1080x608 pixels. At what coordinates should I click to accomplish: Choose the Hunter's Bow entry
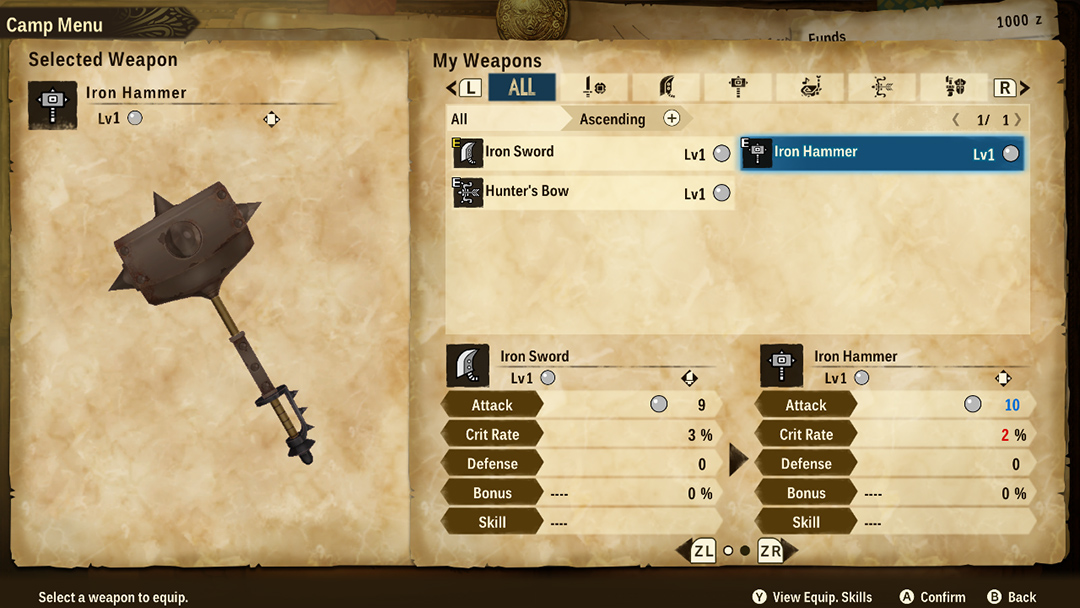click(x=592, y=192)
